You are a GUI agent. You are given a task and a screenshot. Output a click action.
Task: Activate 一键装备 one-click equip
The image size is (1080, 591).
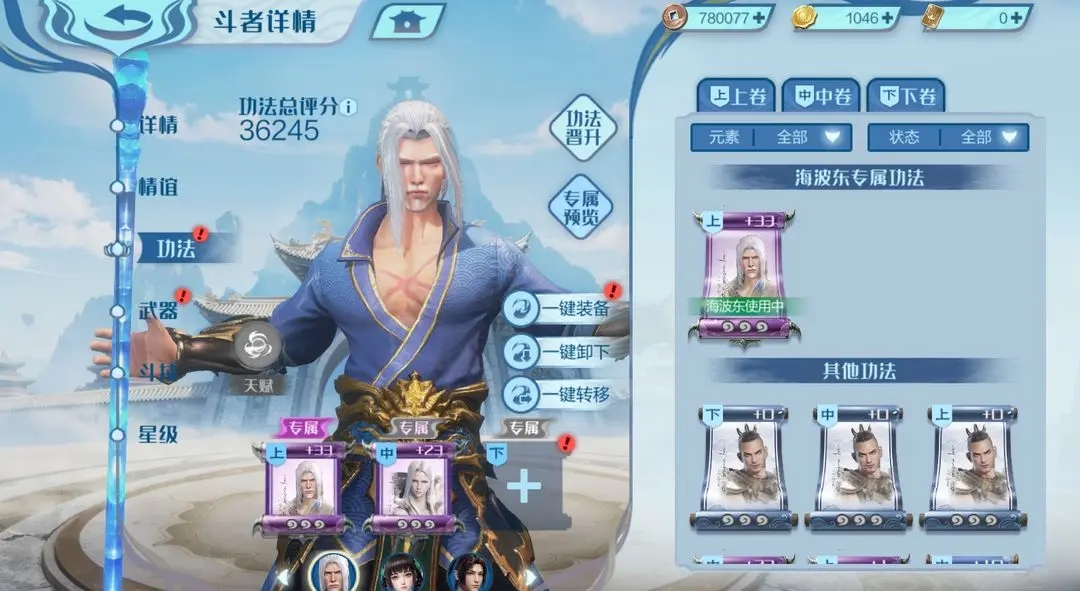(x=561, y=309)
